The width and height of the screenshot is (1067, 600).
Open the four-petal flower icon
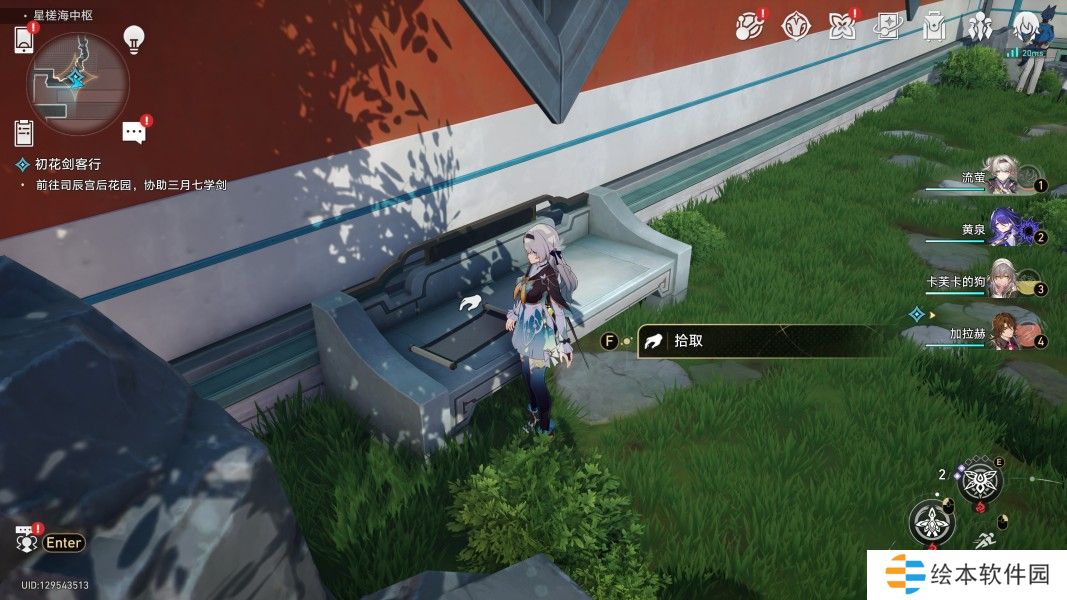pyautogui.click(x=842, y=26)
